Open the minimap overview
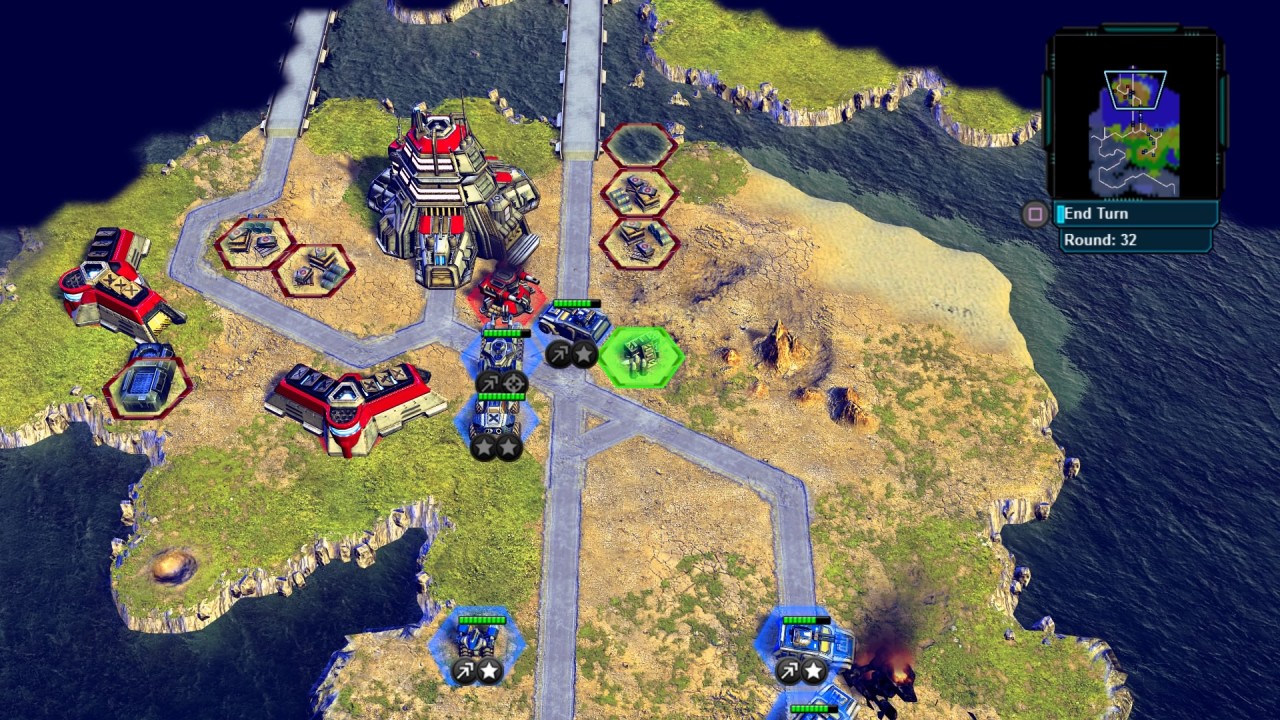 click(x=1137, y=130)
